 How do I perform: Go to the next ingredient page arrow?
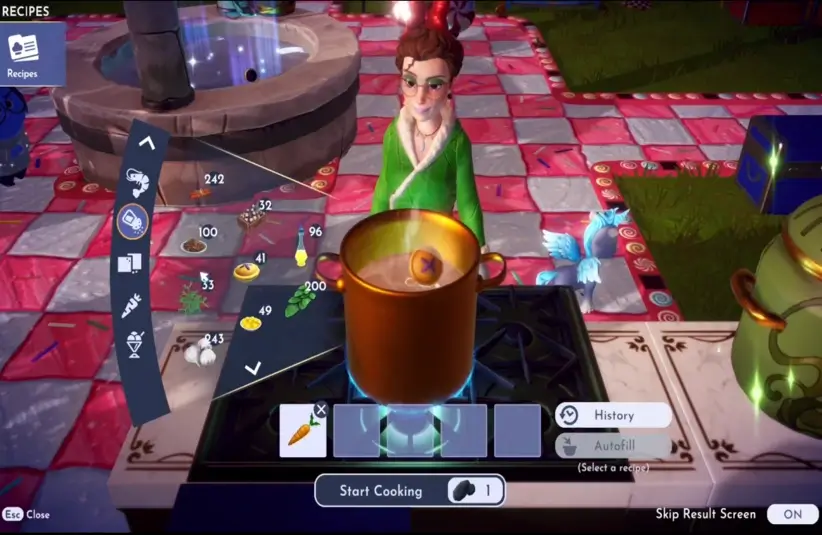pos(253,368)
